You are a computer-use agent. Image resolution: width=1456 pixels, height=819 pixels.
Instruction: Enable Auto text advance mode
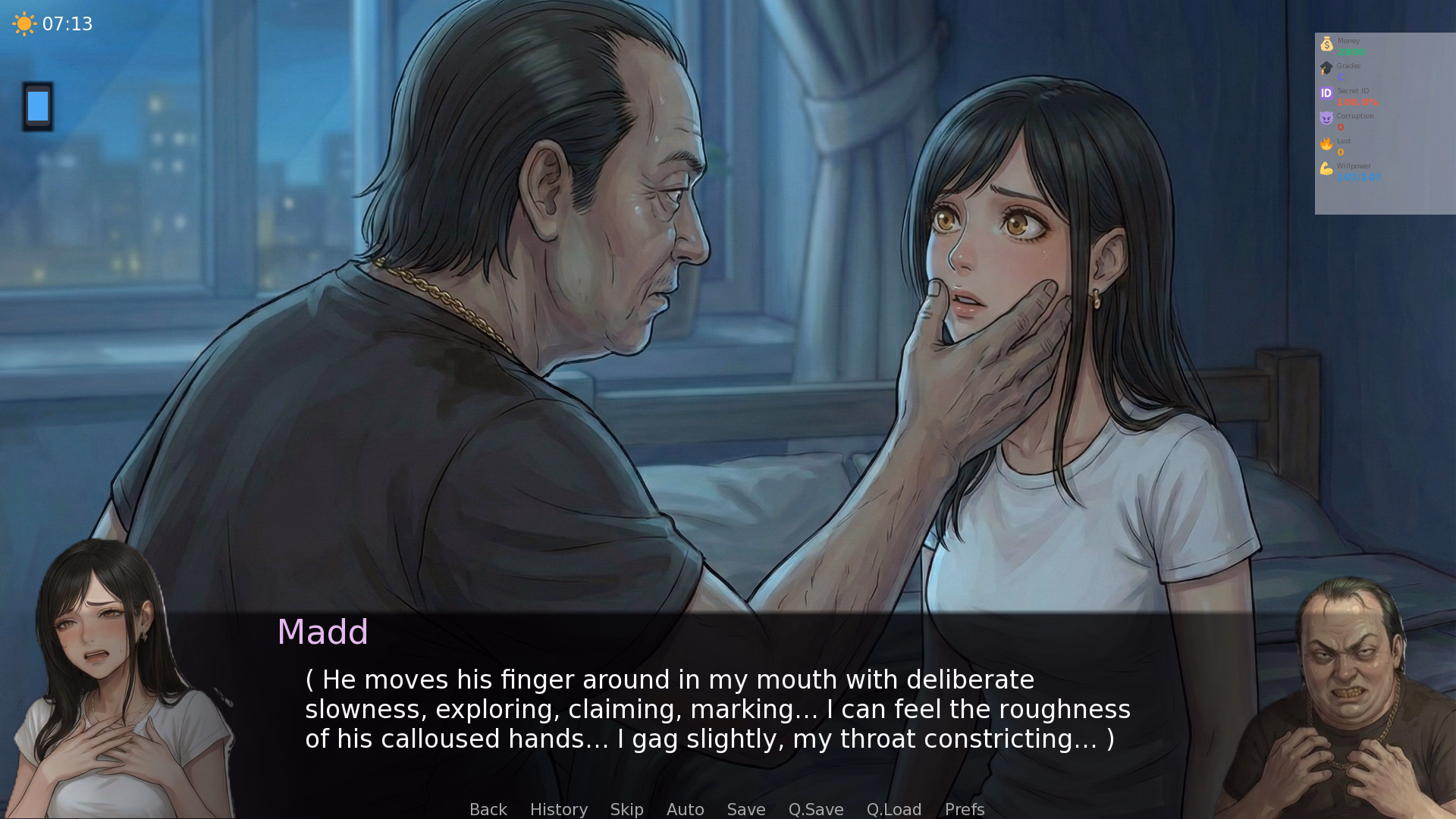tap(685, 809)
